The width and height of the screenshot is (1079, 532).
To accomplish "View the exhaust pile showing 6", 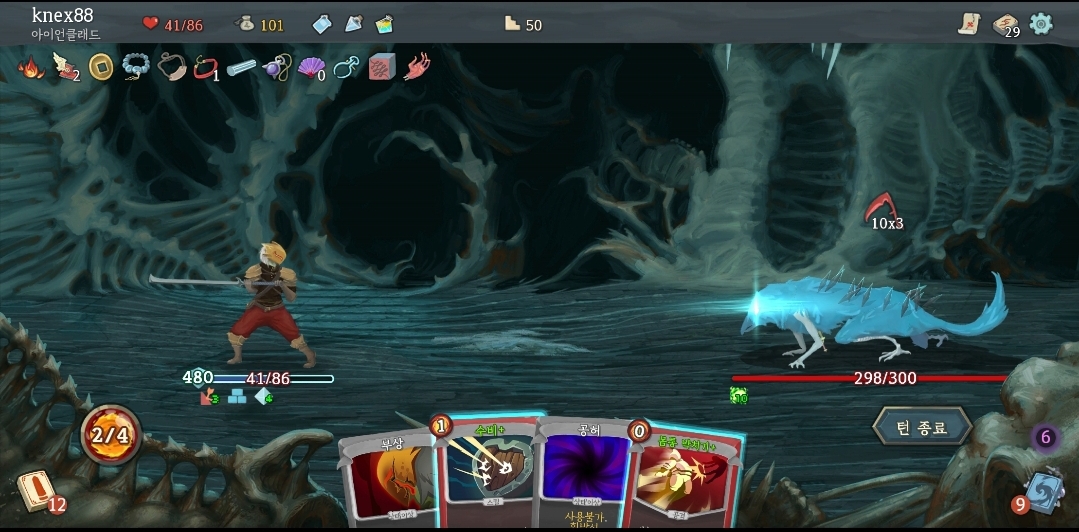I will click(x=1046, y=437).
